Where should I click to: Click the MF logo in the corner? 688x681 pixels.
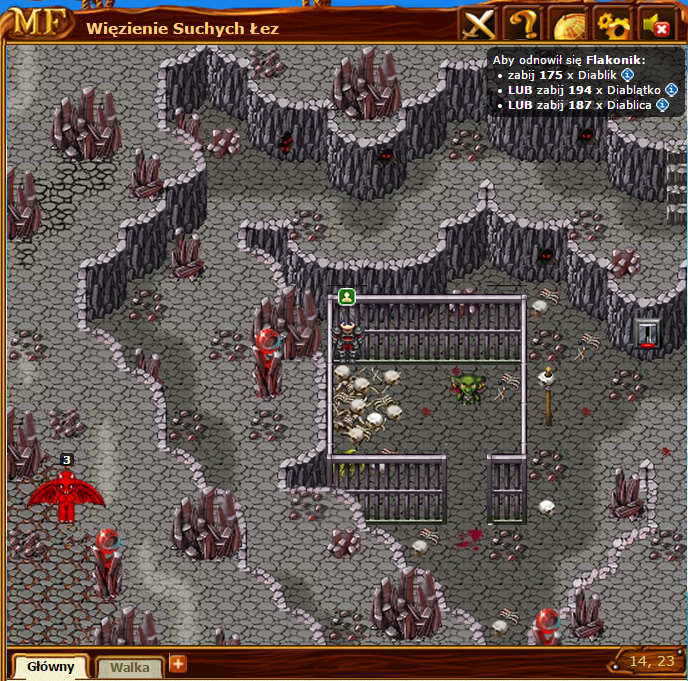[x=40, y=24]
